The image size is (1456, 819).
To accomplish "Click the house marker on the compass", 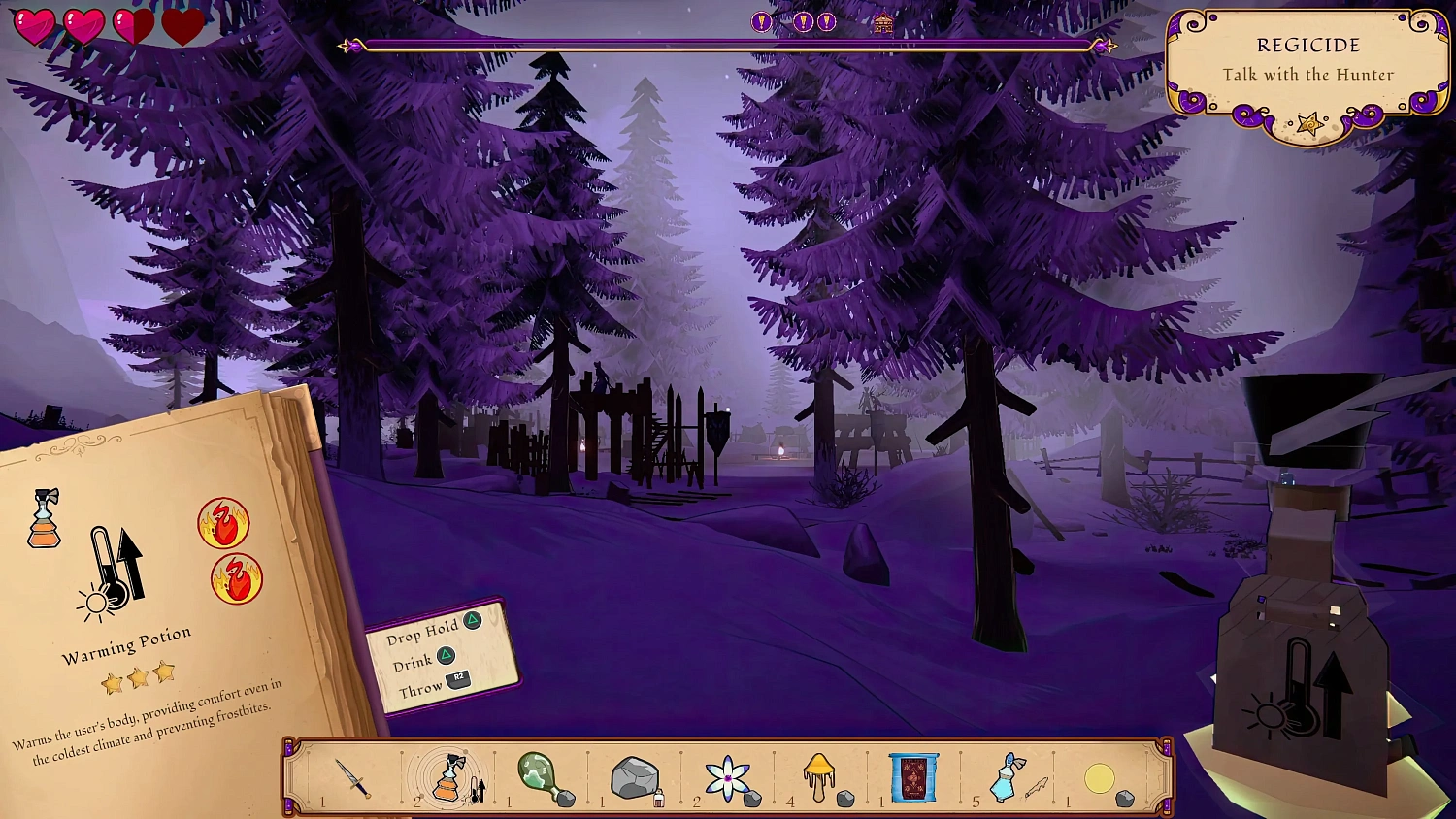I will click(x=882, y=24).
